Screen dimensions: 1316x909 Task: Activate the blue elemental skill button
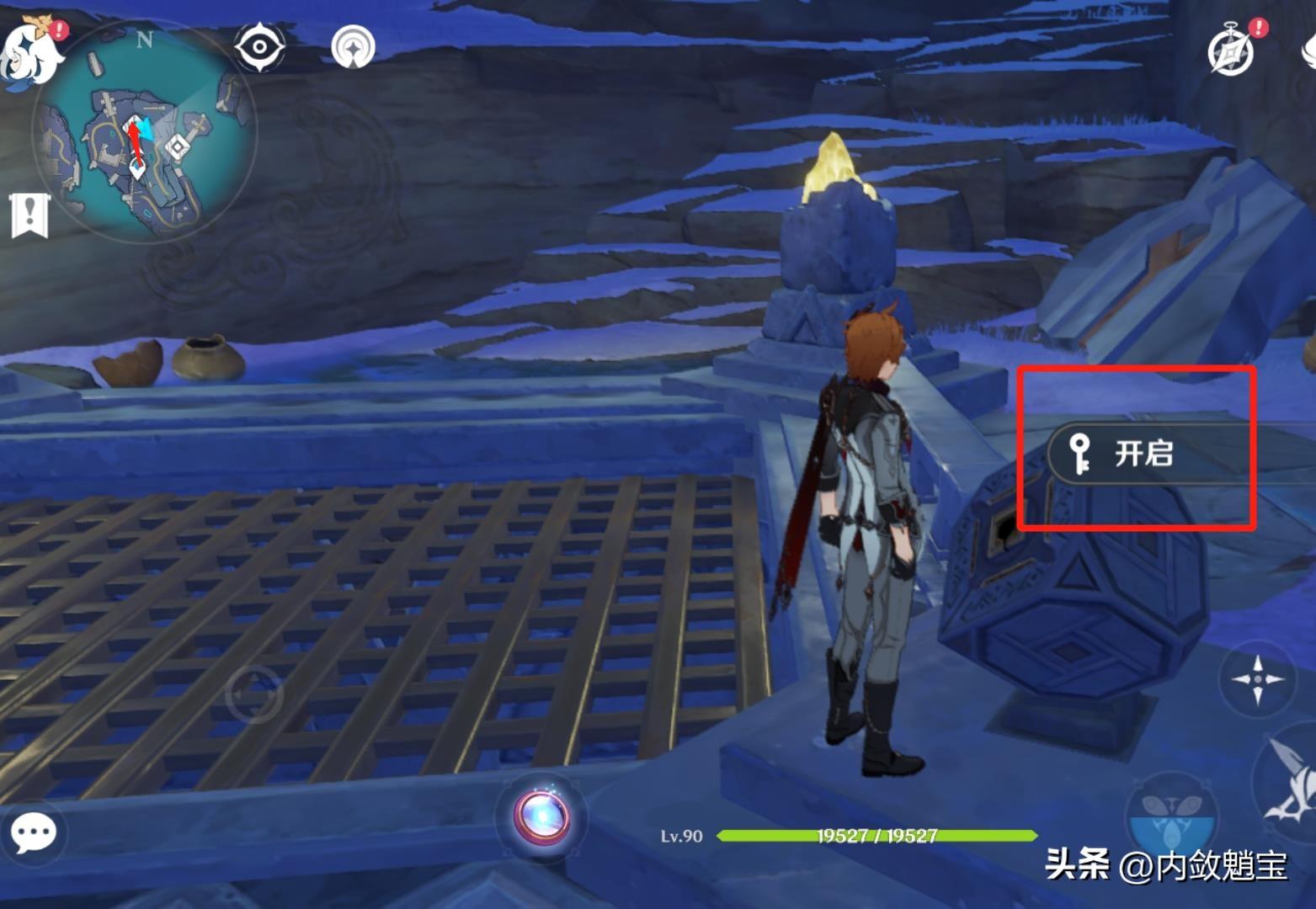pyautogui.click(x=1172, y=821)
